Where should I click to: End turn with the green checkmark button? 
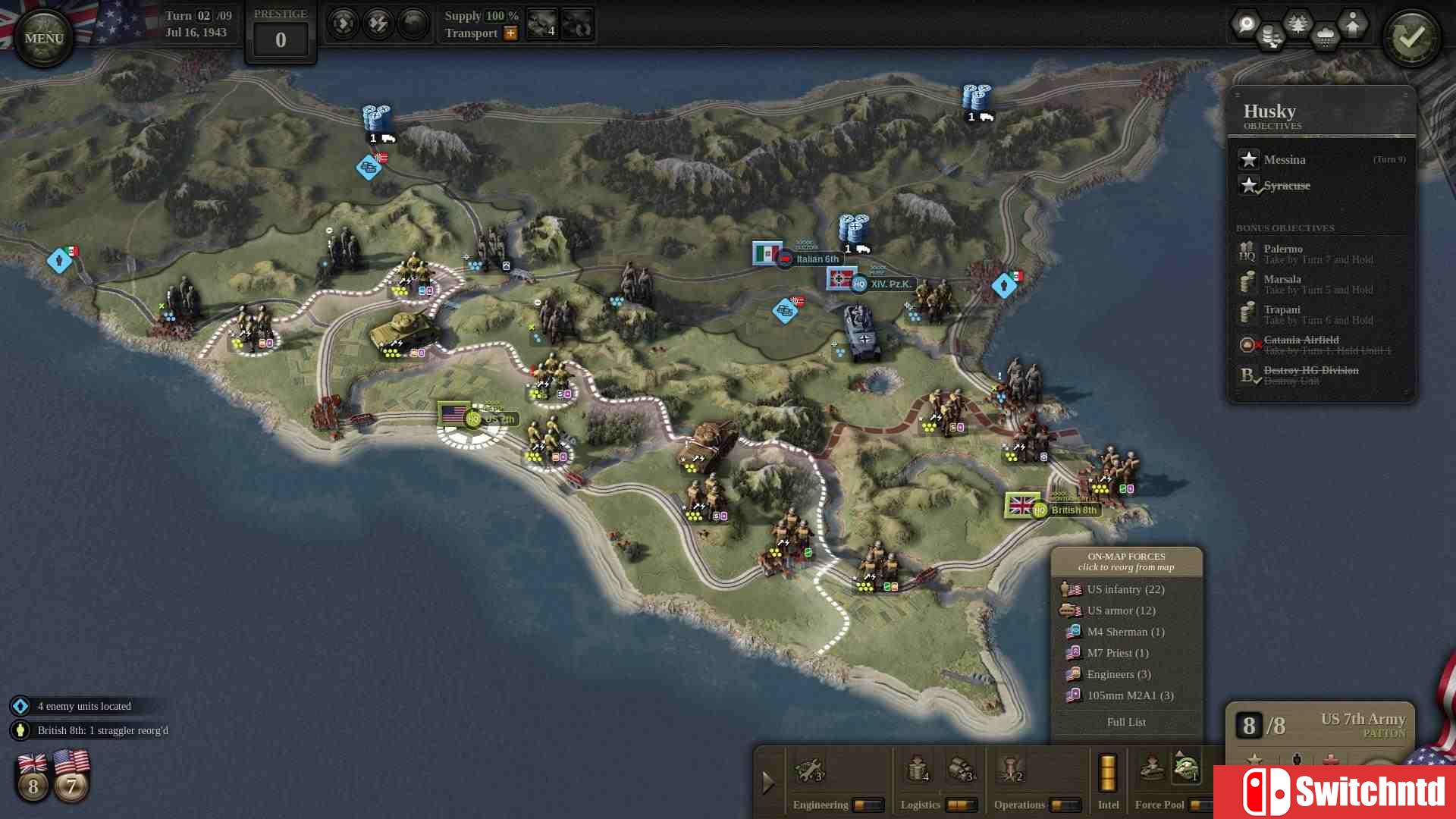[x=1411, y=39]
